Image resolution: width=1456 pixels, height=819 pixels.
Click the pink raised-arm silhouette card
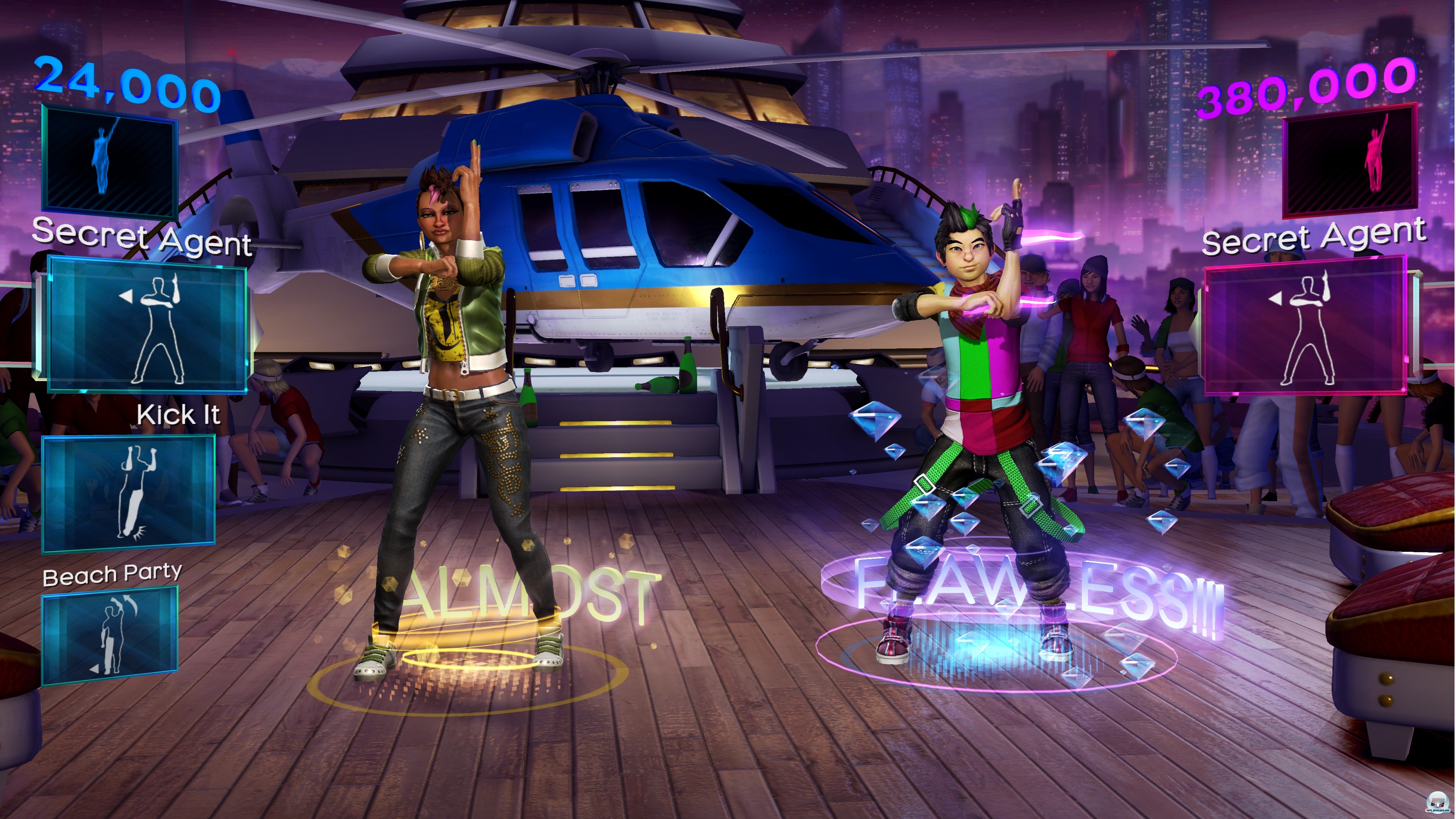pyautogui.click(x=1350, y=161)
